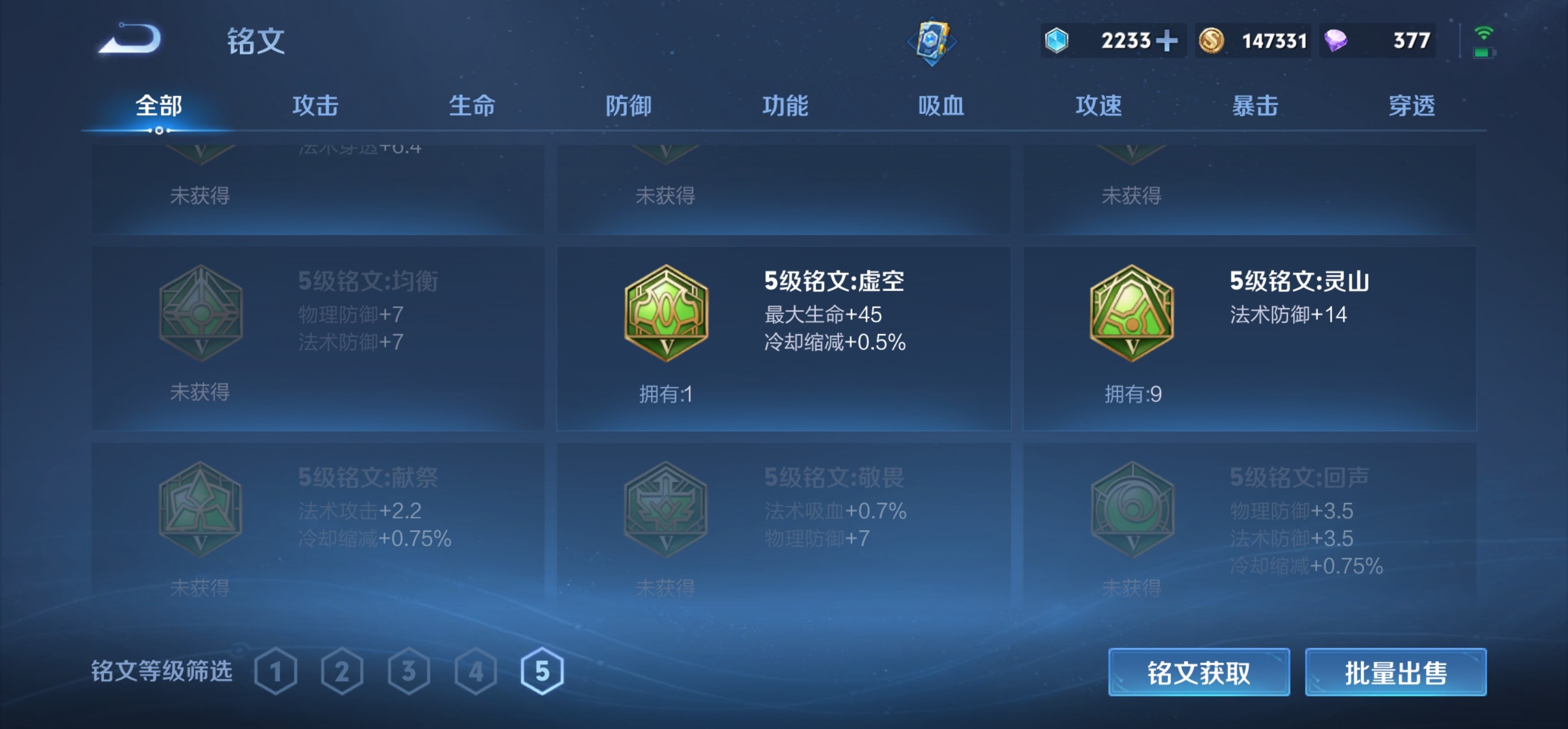Click the greyed 均衡 rune emblem

(201, 312)
